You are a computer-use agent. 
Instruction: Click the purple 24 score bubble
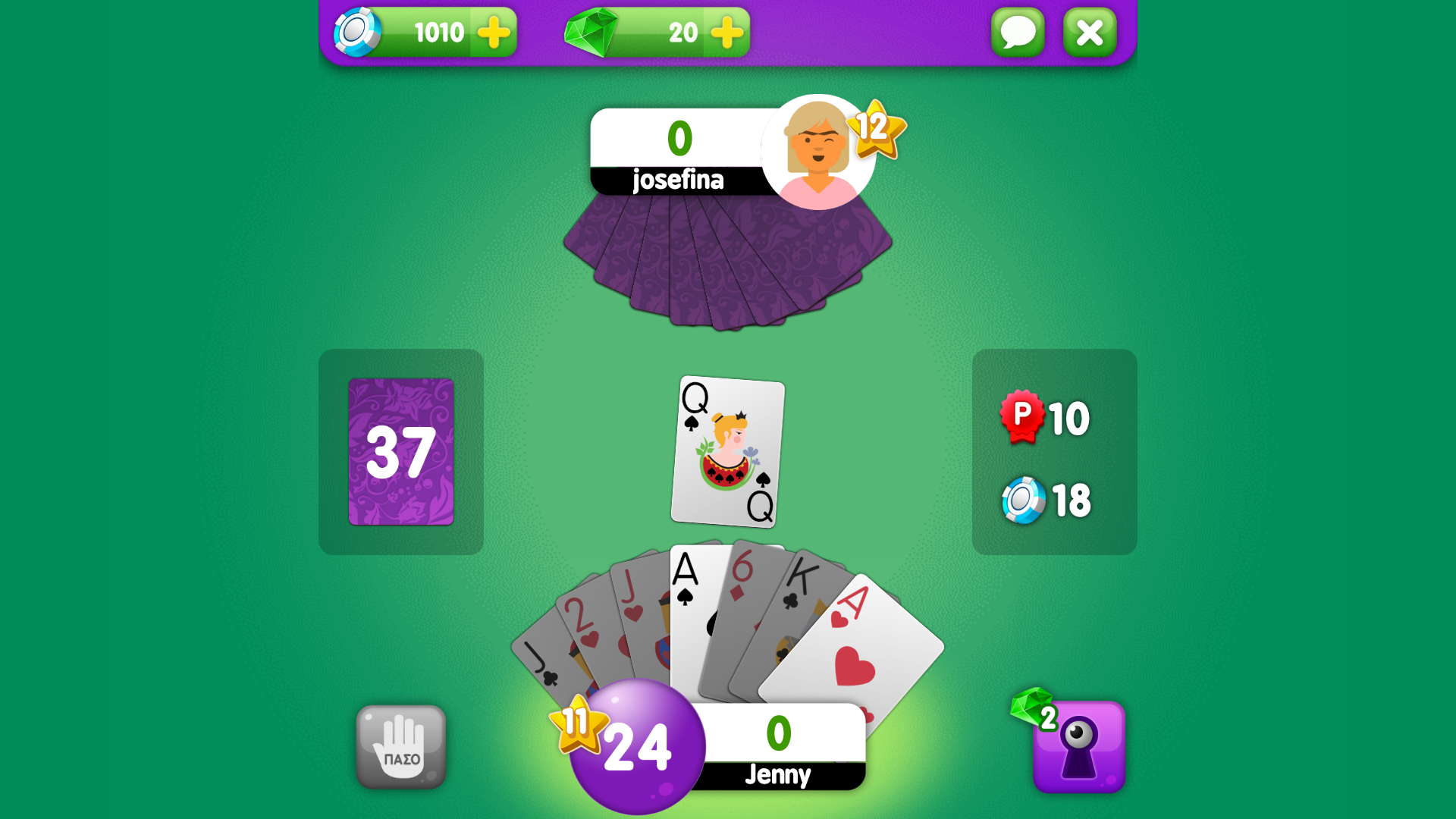tap(637, 747)
